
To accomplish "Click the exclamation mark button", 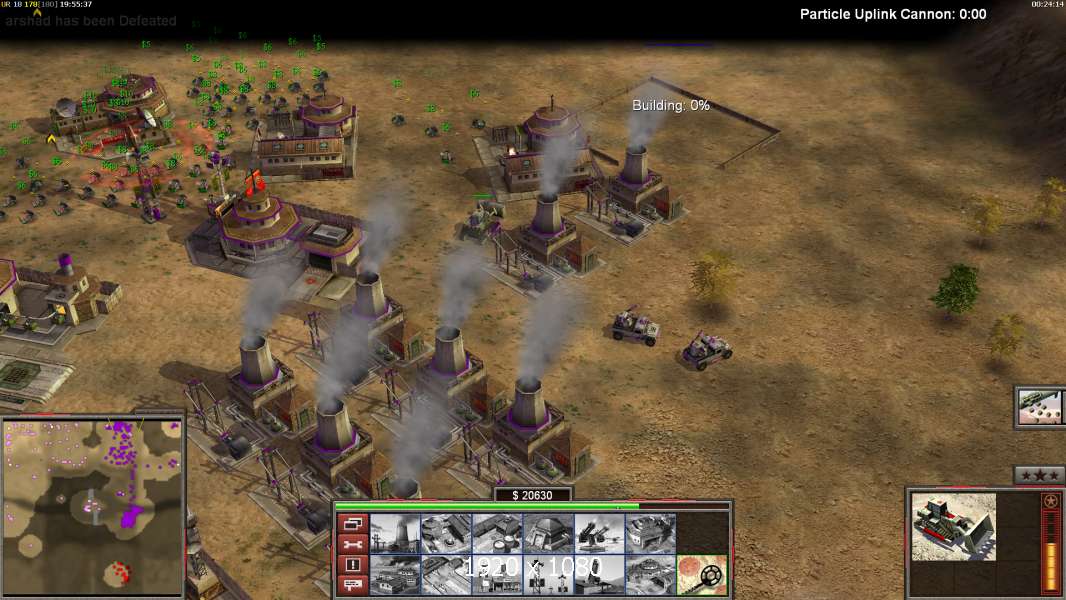I will [x=352, y=565].
